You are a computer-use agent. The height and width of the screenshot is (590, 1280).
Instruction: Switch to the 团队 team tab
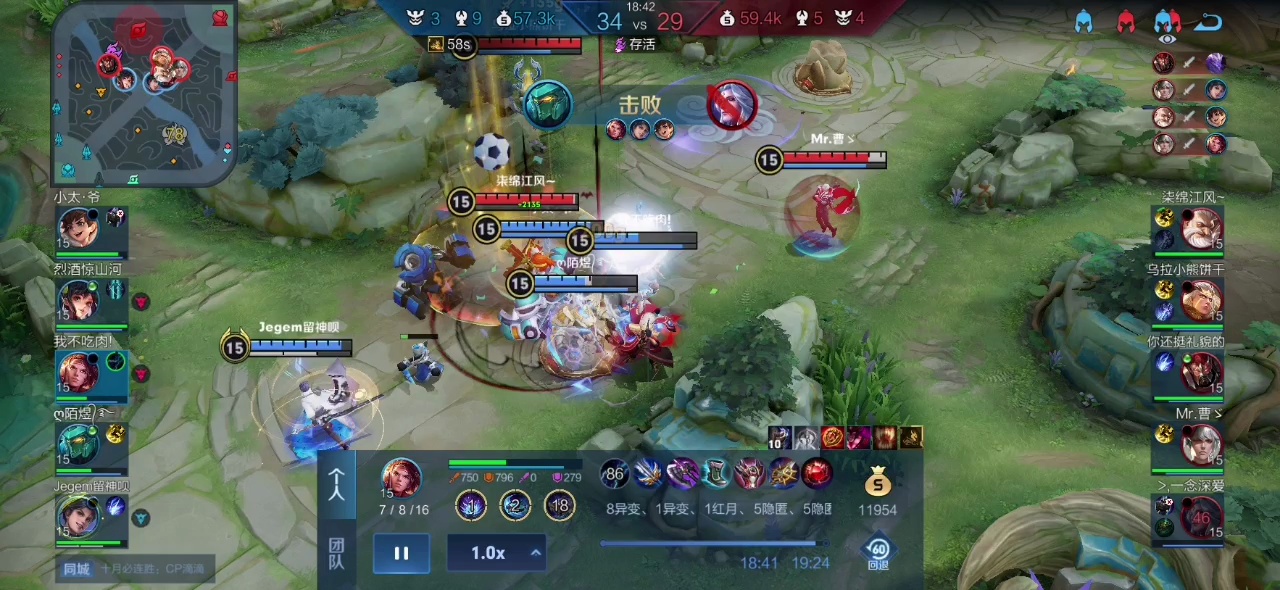click(337, 553)
